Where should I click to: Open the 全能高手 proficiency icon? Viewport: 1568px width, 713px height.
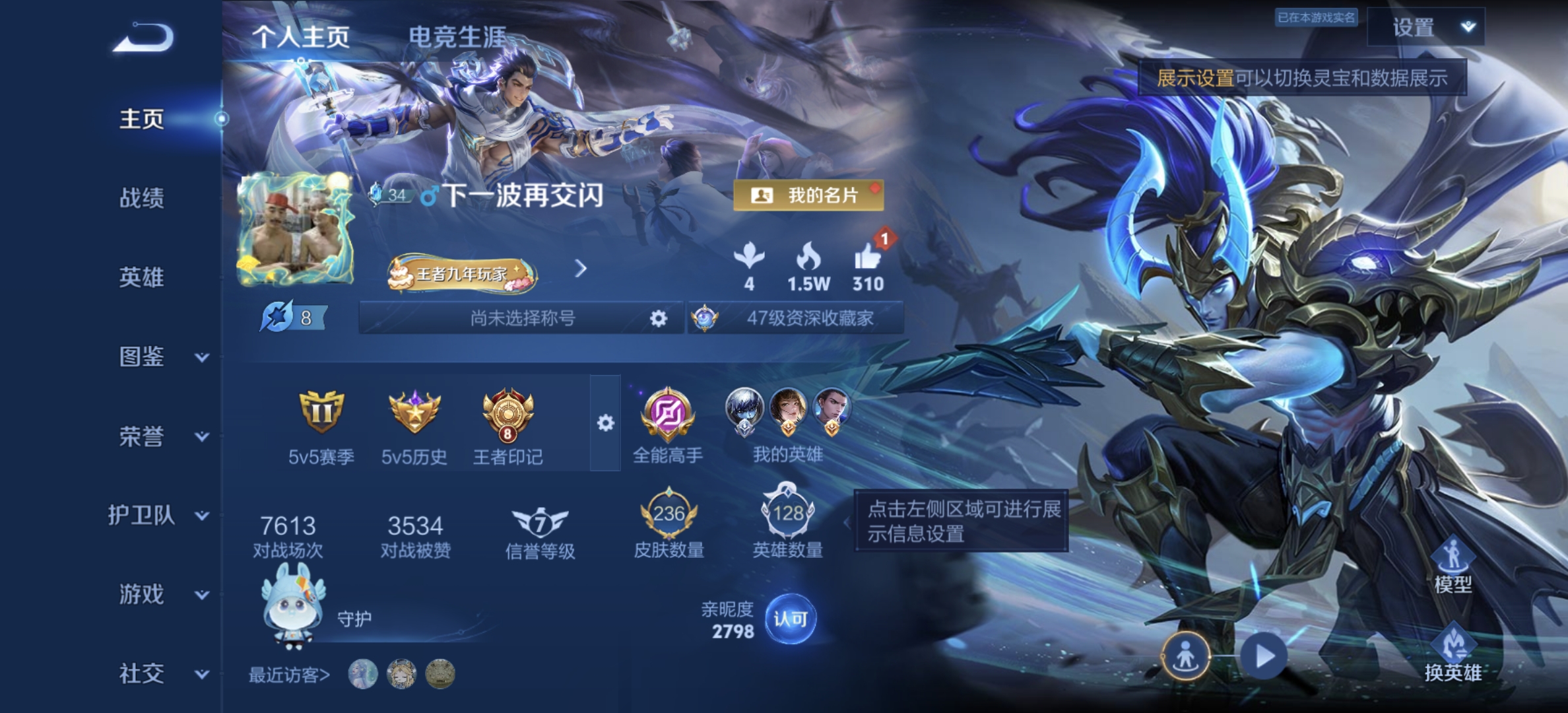point(669,415)
